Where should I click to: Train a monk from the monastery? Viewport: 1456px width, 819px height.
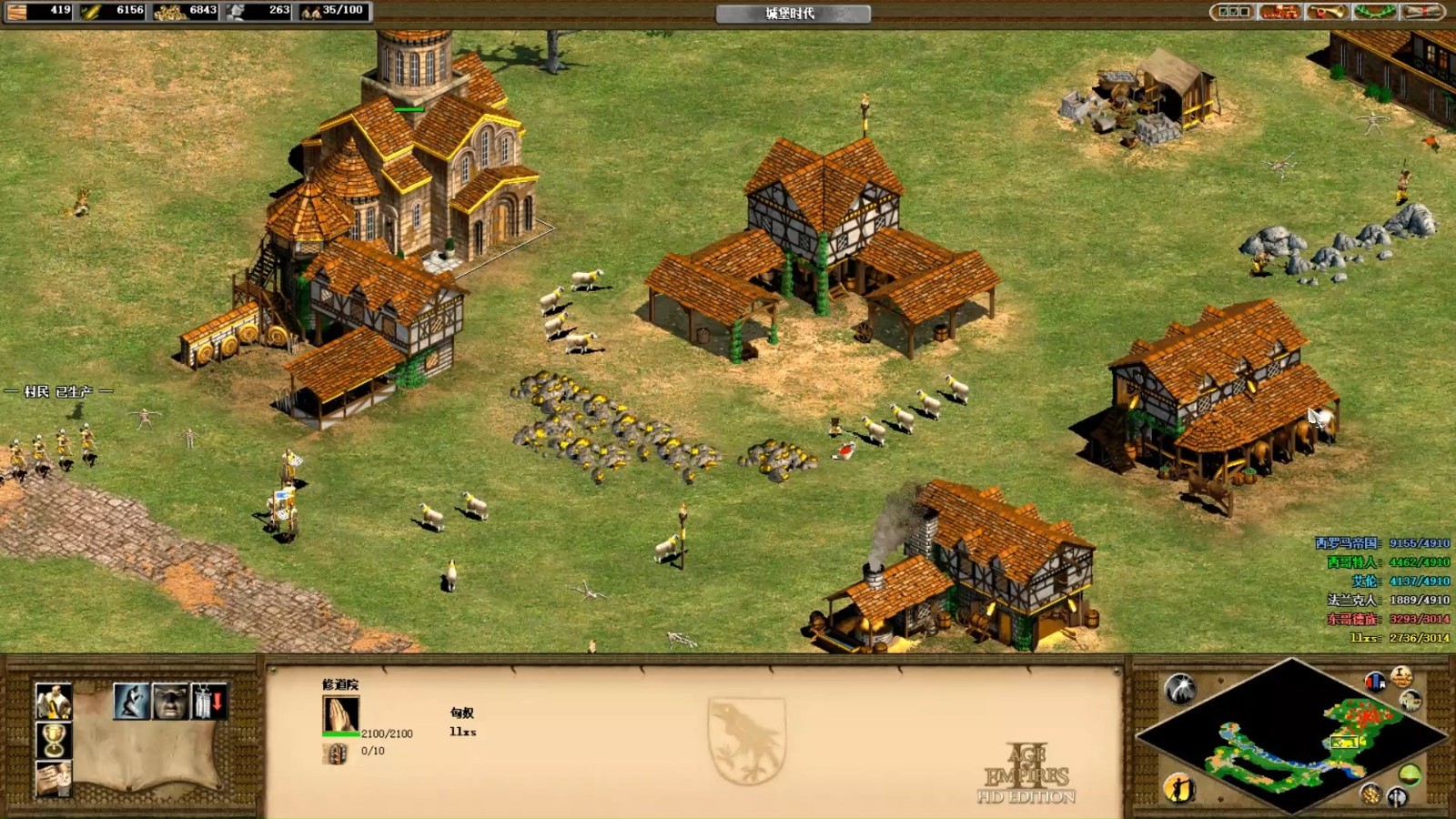click(53, 702)
